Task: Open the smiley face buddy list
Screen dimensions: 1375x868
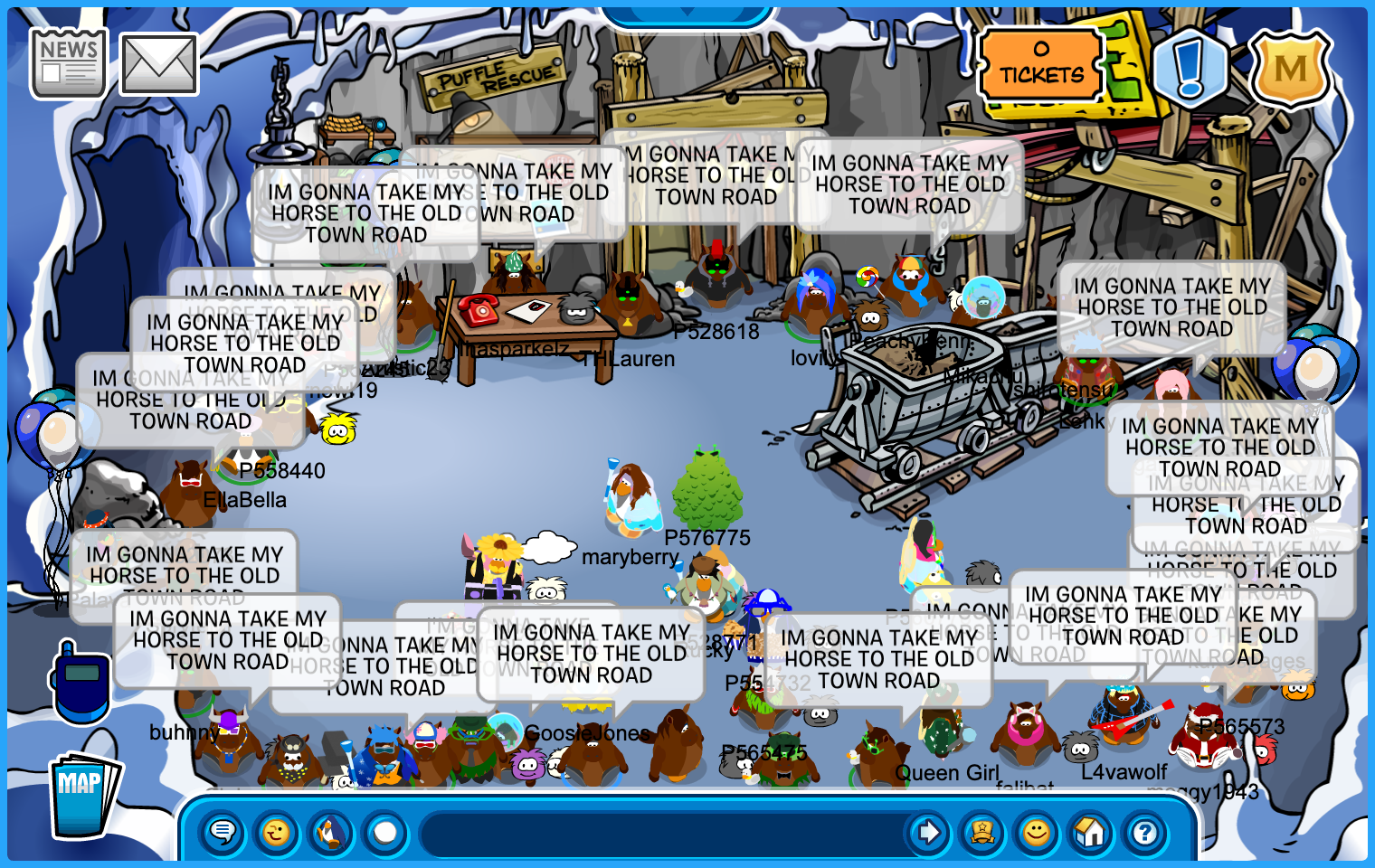Action: click(1037, 832)
